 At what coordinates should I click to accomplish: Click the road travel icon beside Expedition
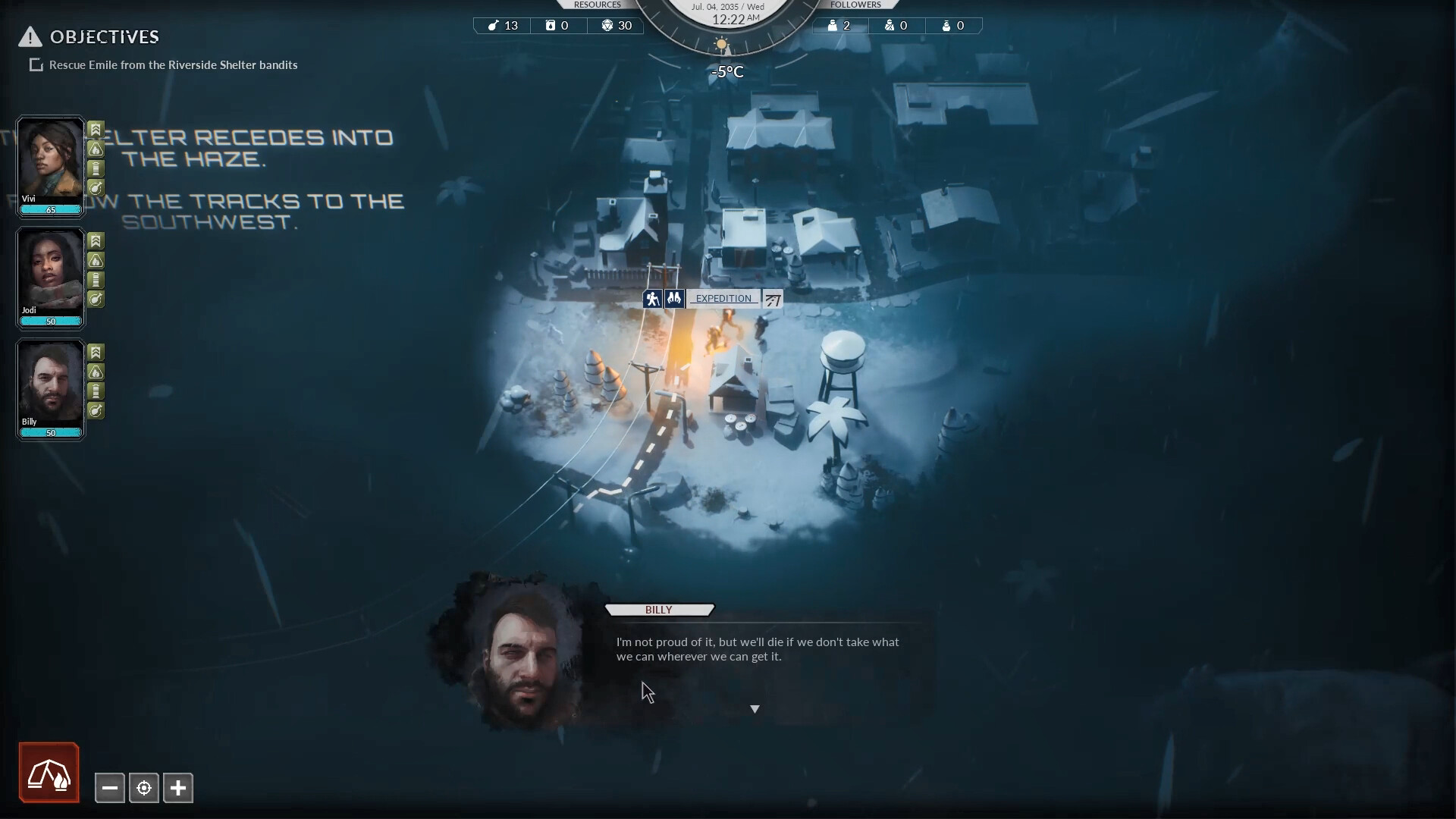772,298
